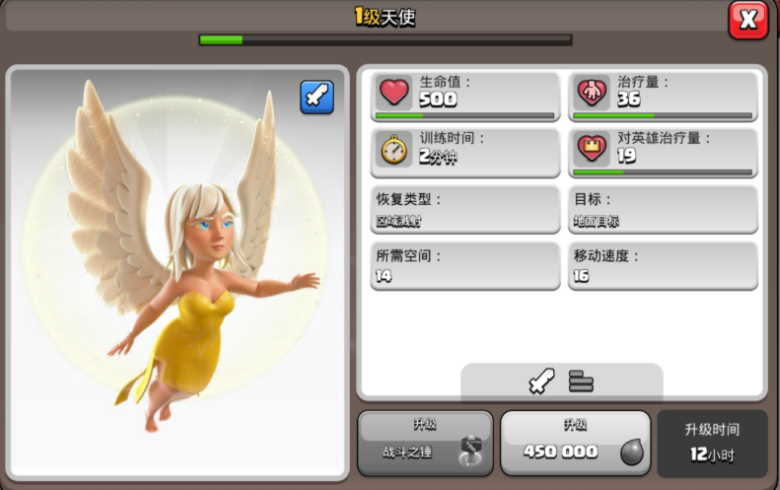Upgrade using the Hammer of Fighting
The height and width of the screenshot is (490, 780).
click(x=425, y=442)
